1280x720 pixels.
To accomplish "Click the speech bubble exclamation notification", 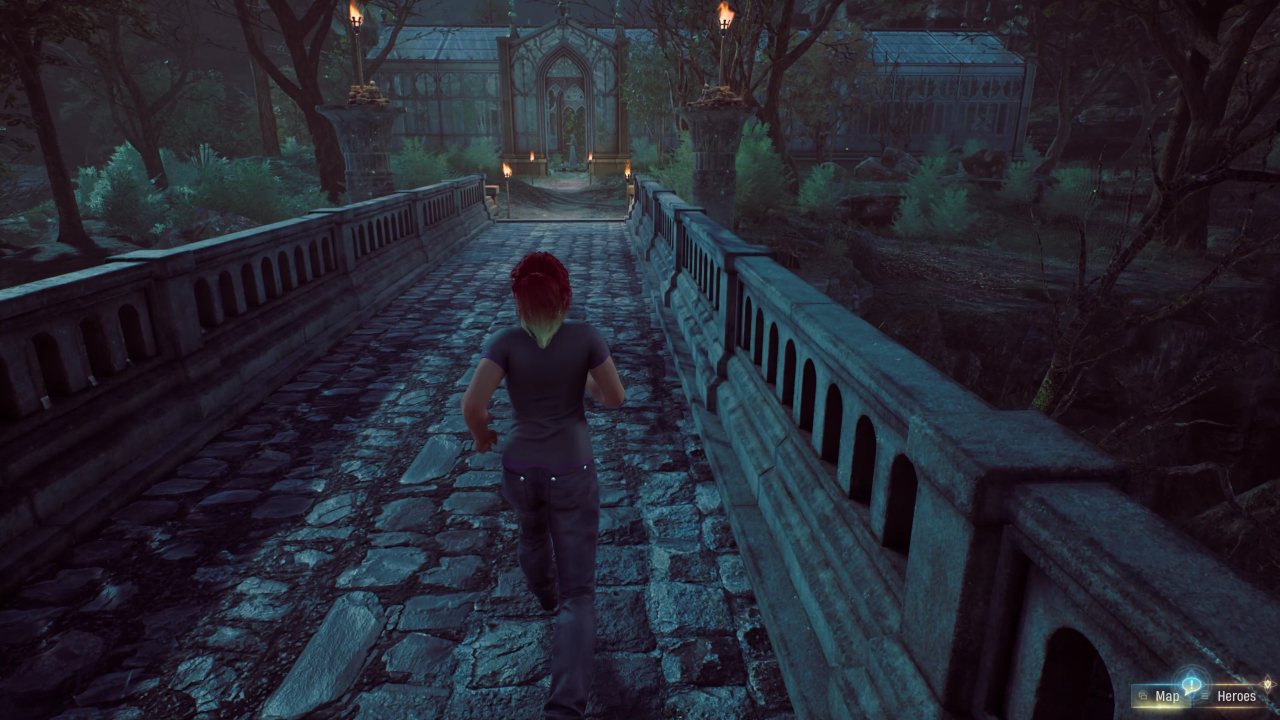I will (x=1192, y=683).
